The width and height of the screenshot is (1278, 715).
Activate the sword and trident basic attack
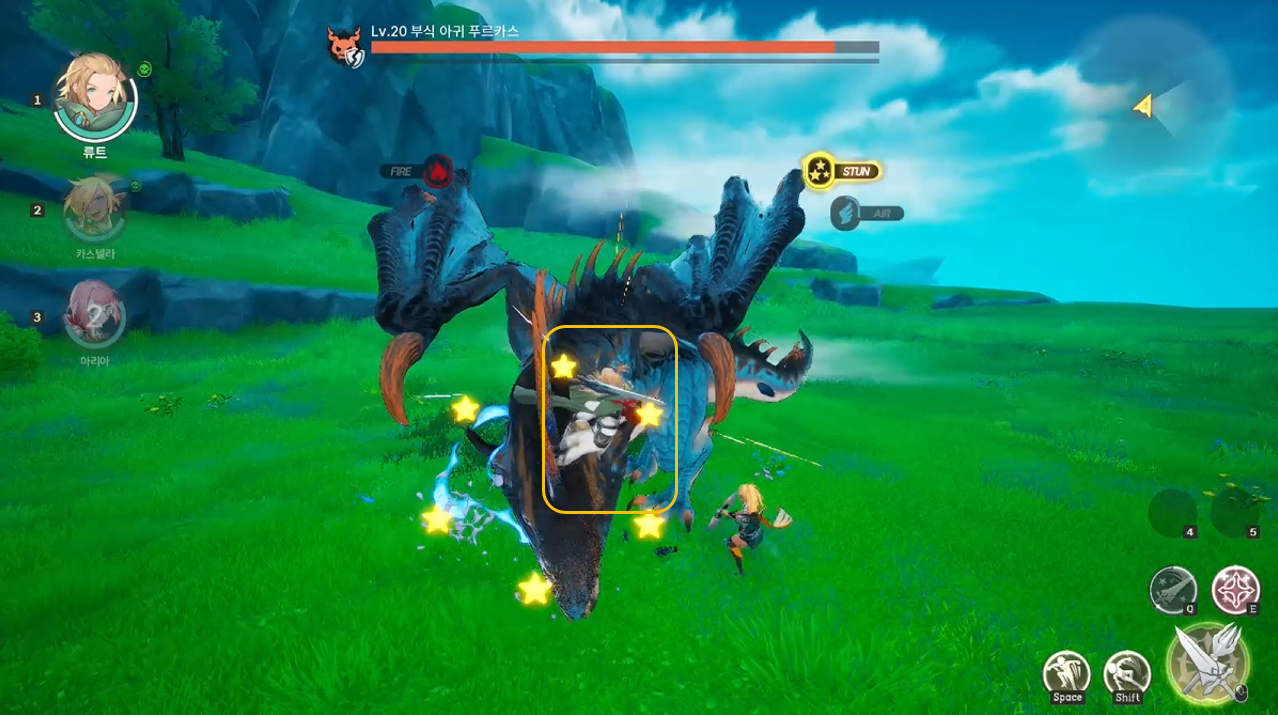[1208, 661]
